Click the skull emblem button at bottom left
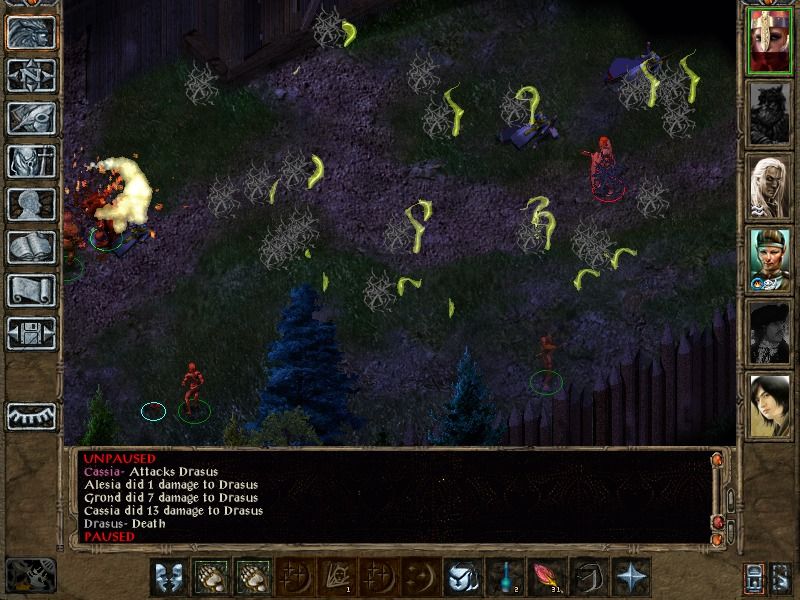Image resolution: width=800 pixels, height=600 pixels. tap(31, 577)
